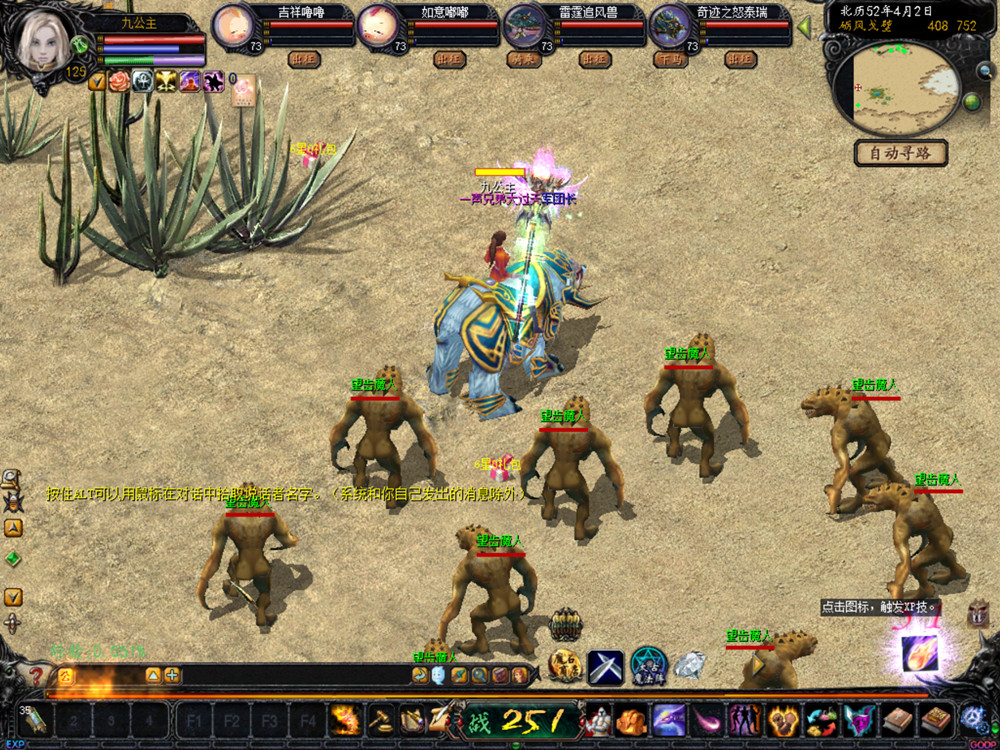This screenshot has width=1000, height=750.
Task: Activate the XP skill fireball icon
Action: pyautogui.click(x=919, y=652)
